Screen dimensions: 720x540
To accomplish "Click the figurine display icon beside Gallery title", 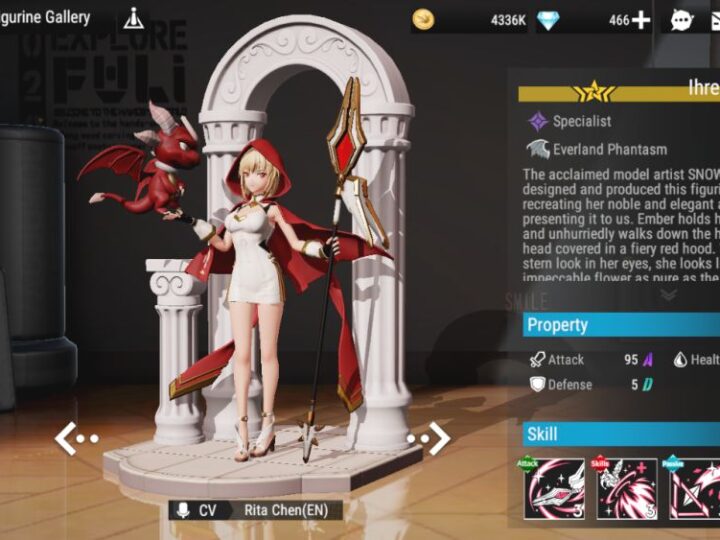I will [134, 18].
